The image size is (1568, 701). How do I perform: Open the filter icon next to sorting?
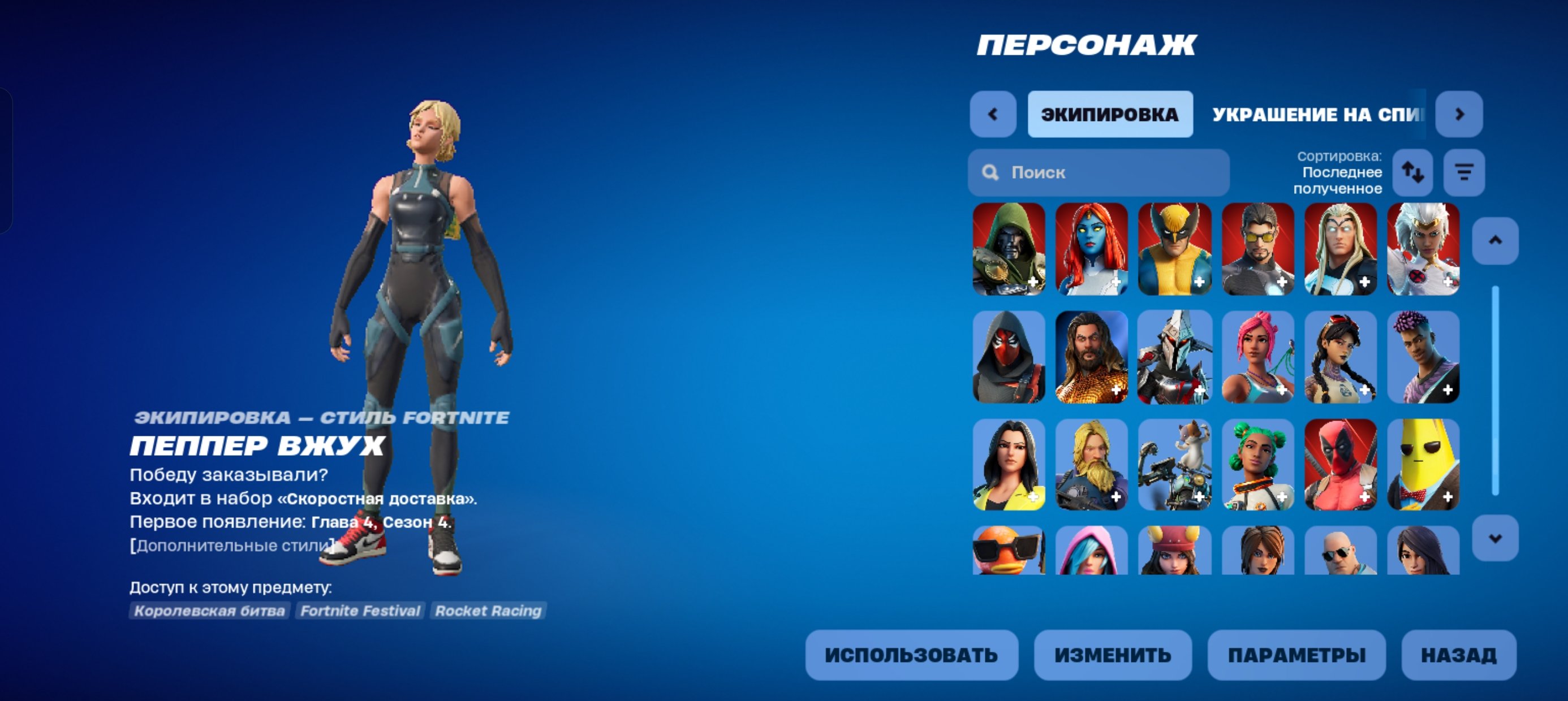click(1463, 173)
